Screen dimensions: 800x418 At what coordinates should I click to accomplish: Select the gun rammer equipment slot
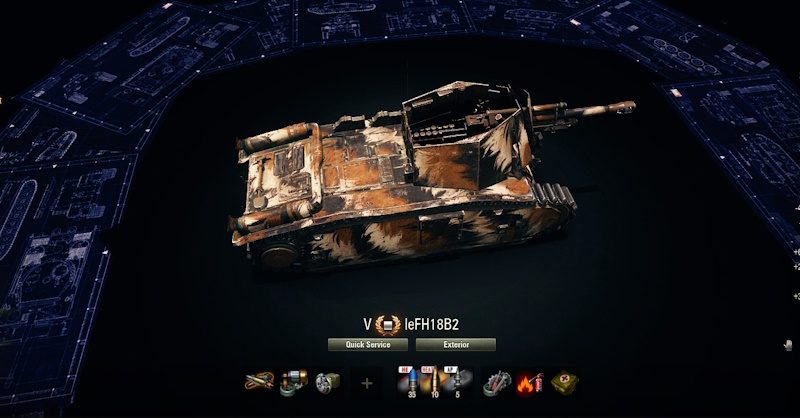coord(293,382)
